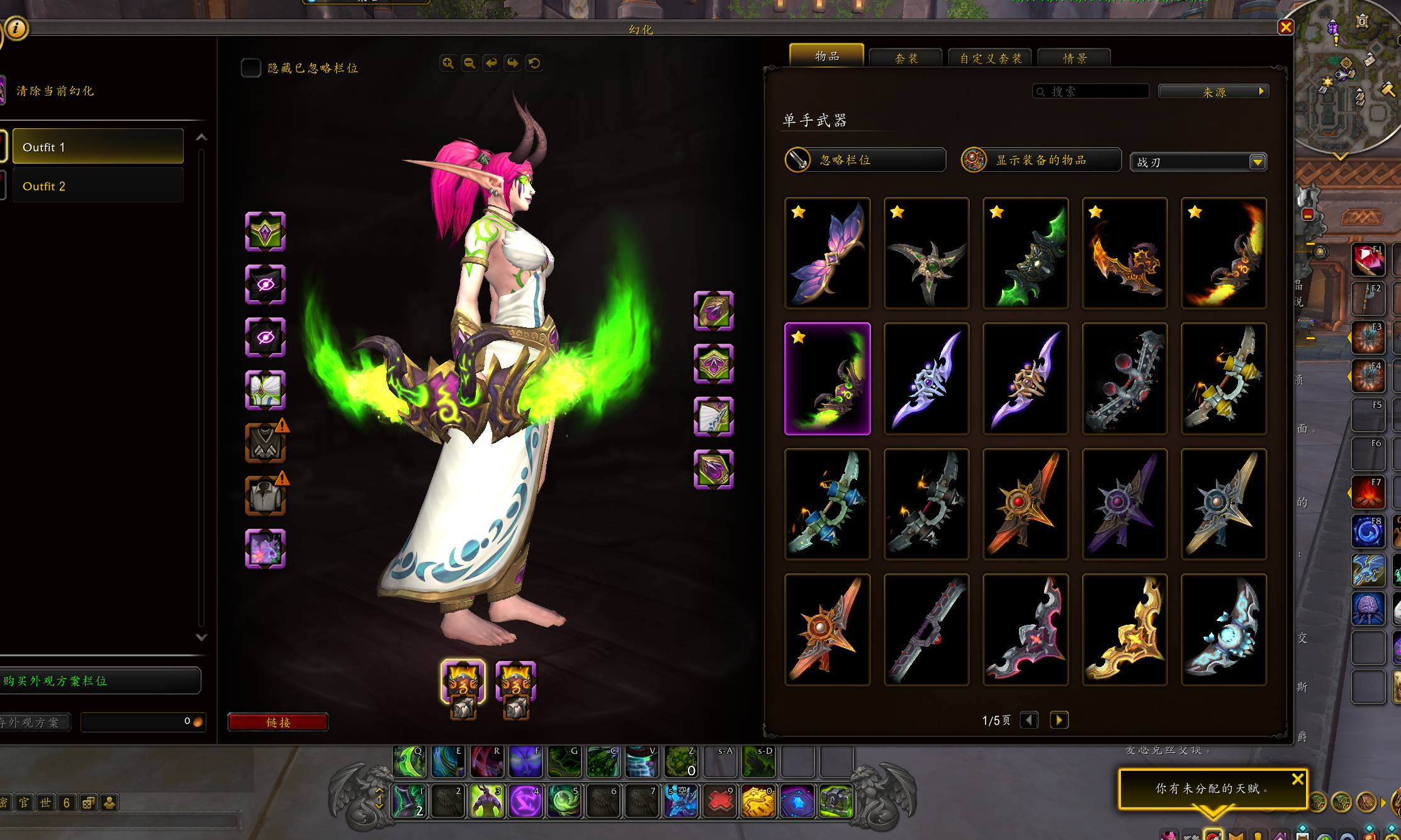Close the transmog window
Screen dimensions: 1401x840
(1285, 27)
